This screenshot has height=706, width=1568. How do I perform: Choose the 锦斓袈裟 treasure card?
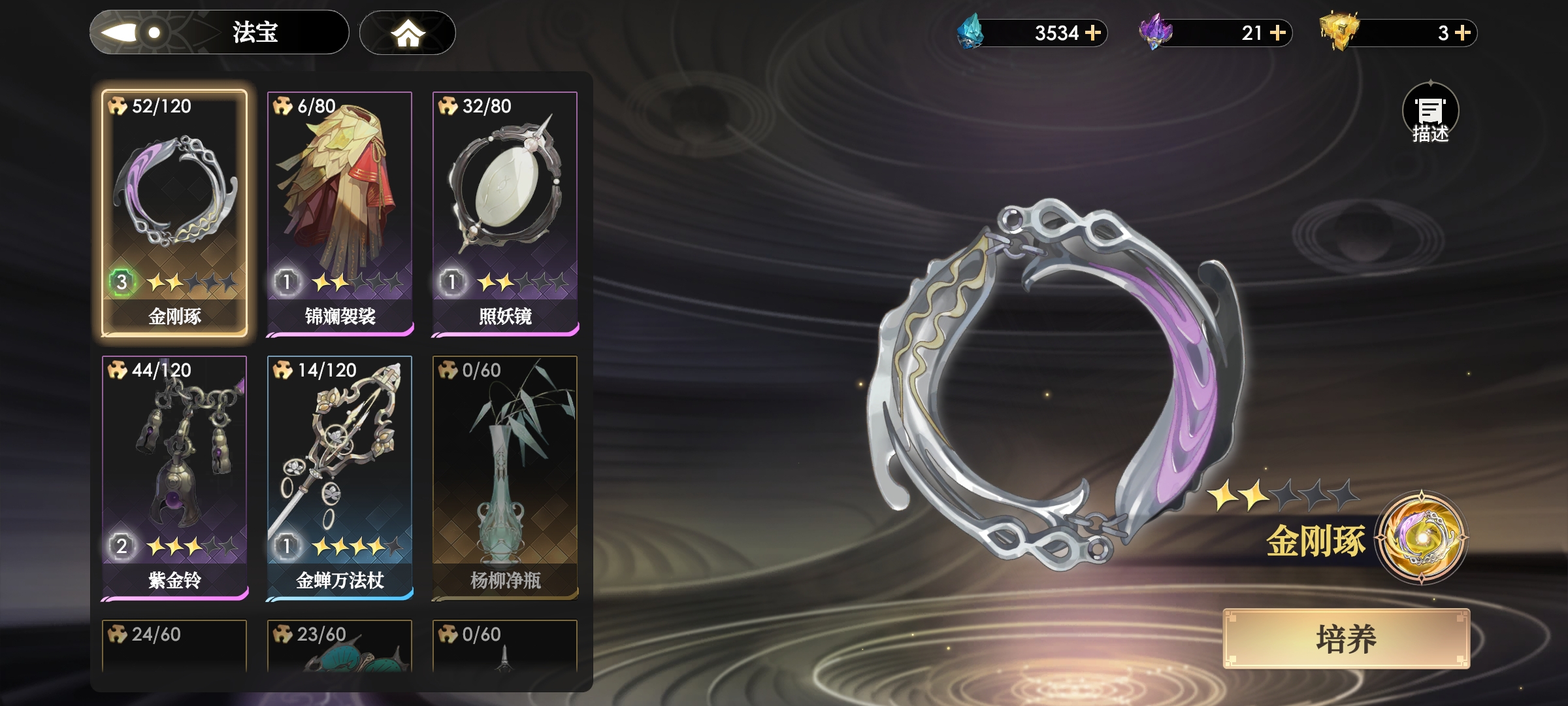340,213
